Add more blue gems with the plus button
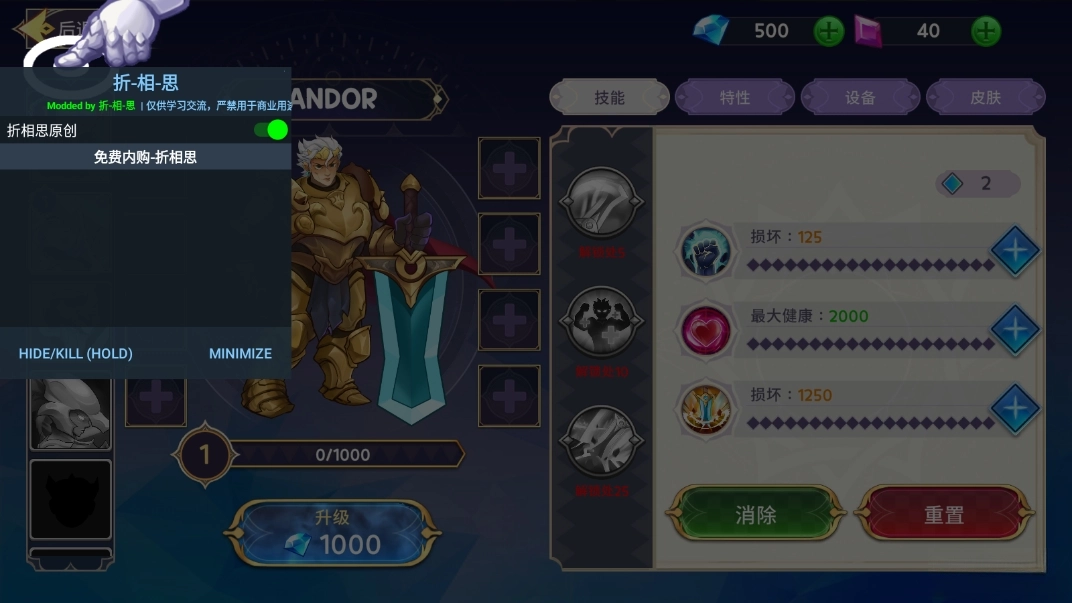 tap(829, 31)
